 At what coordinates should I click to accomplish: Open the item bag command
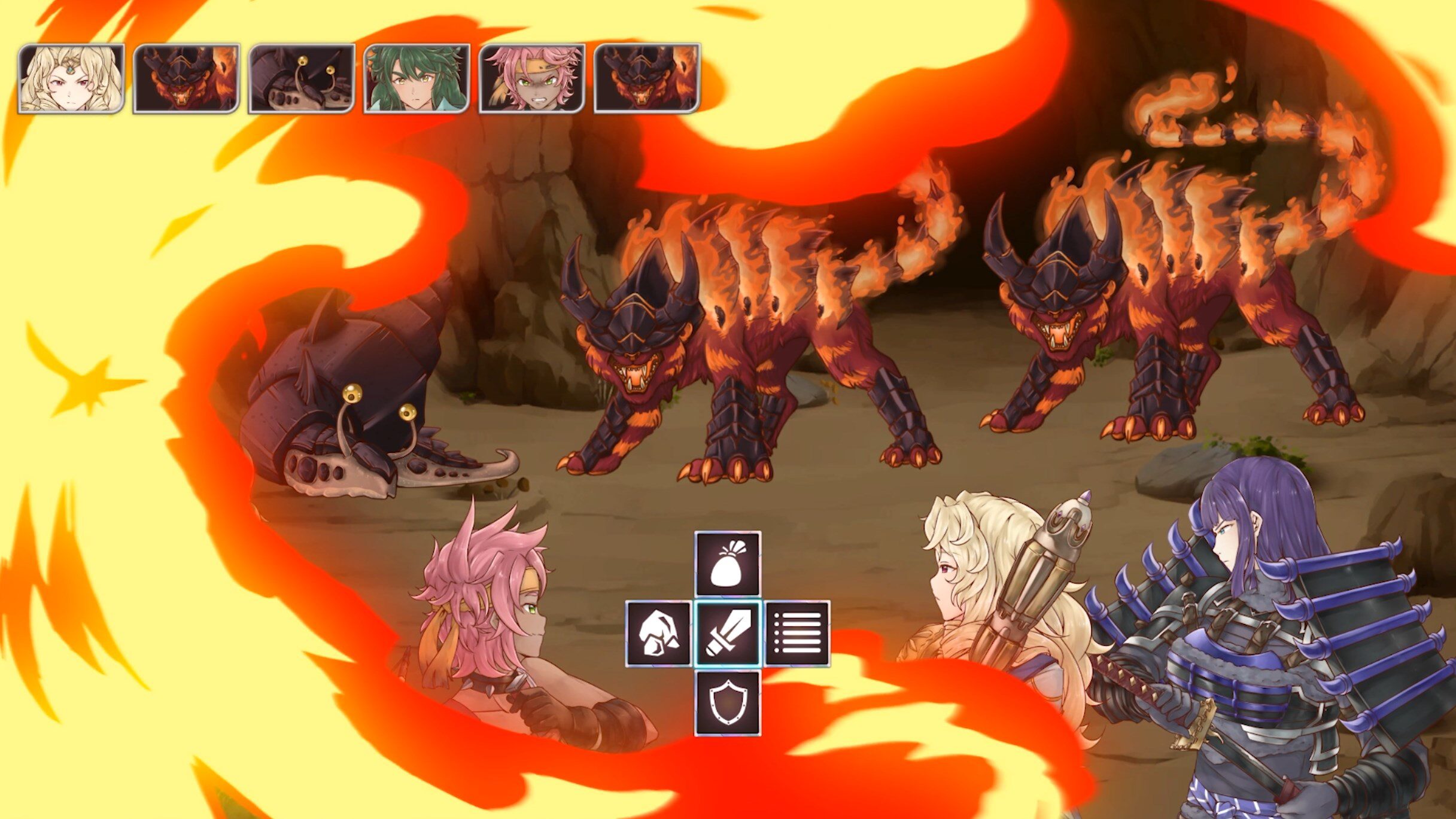727,564
